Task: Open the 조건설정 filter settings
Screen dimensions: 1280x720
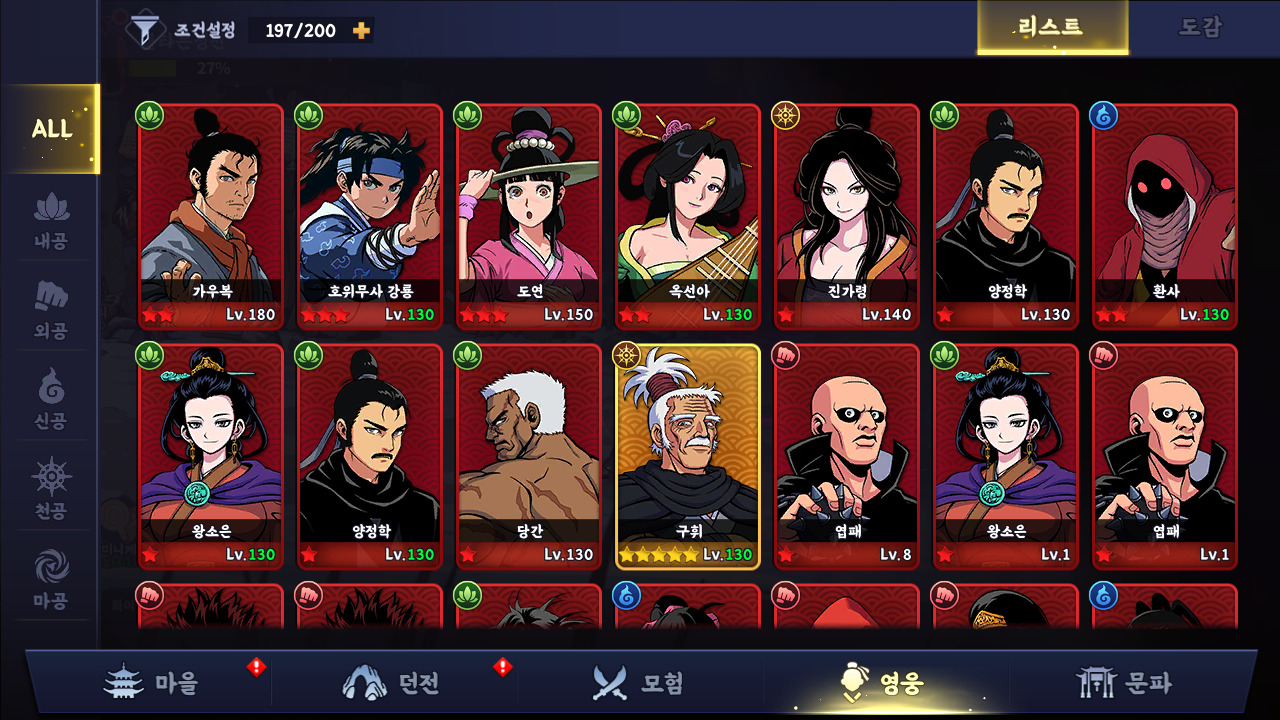Action: point(182,30)
